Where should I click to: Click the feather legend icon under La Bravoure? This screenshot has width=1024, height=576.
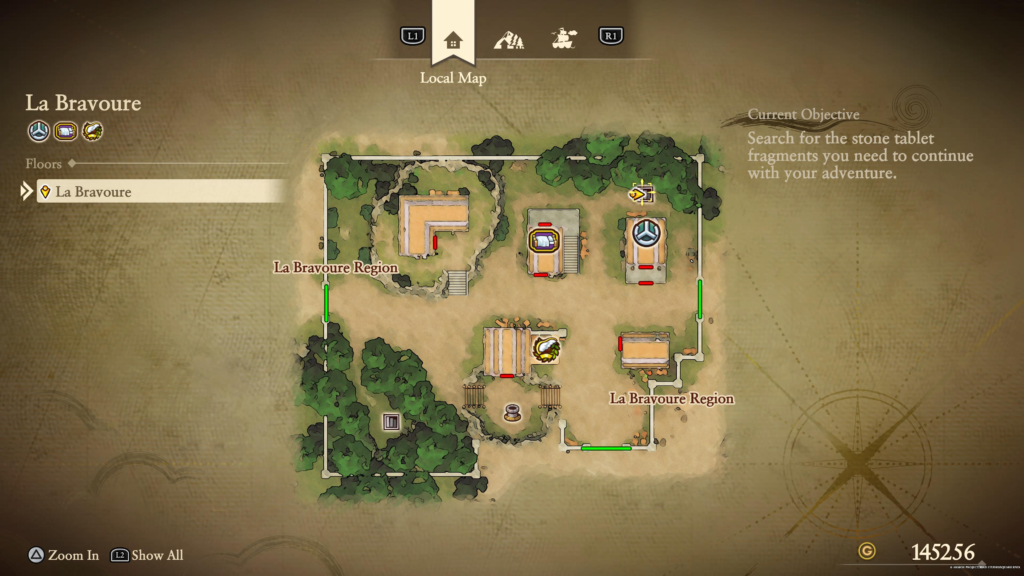(92, 130)
